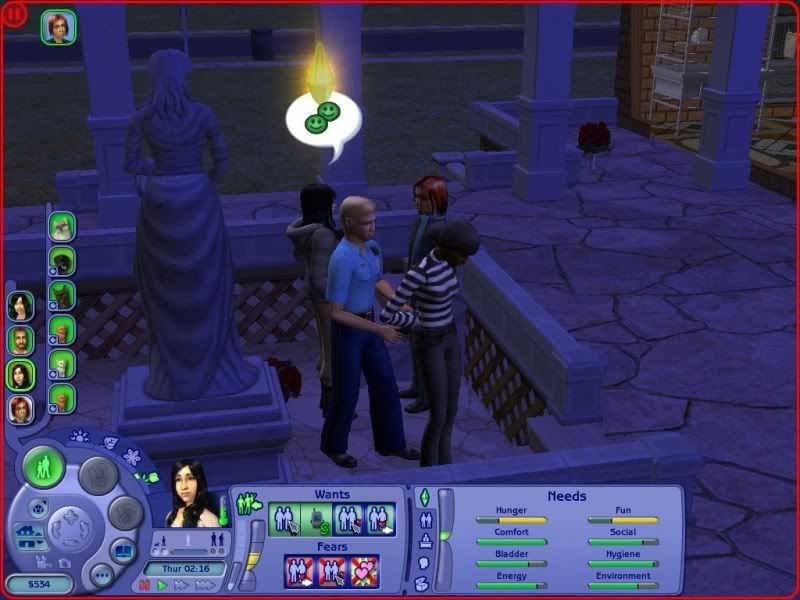
Task: Select the red-haired Sim portrait at top
Action: click(x=58, y=27)
